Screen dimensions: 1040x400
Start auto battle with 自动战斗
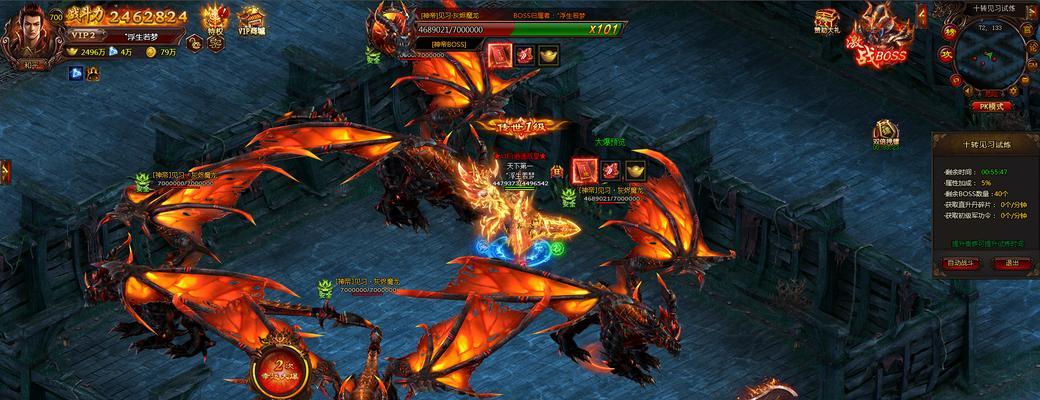pyautogui.click(x=959, y=263)
